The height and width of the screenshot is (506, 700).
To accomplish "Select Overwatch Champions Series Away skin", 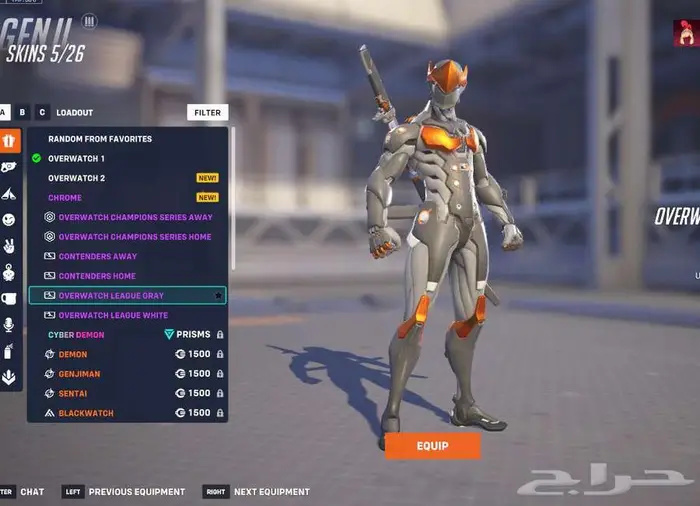I will (x=135, y=217).
